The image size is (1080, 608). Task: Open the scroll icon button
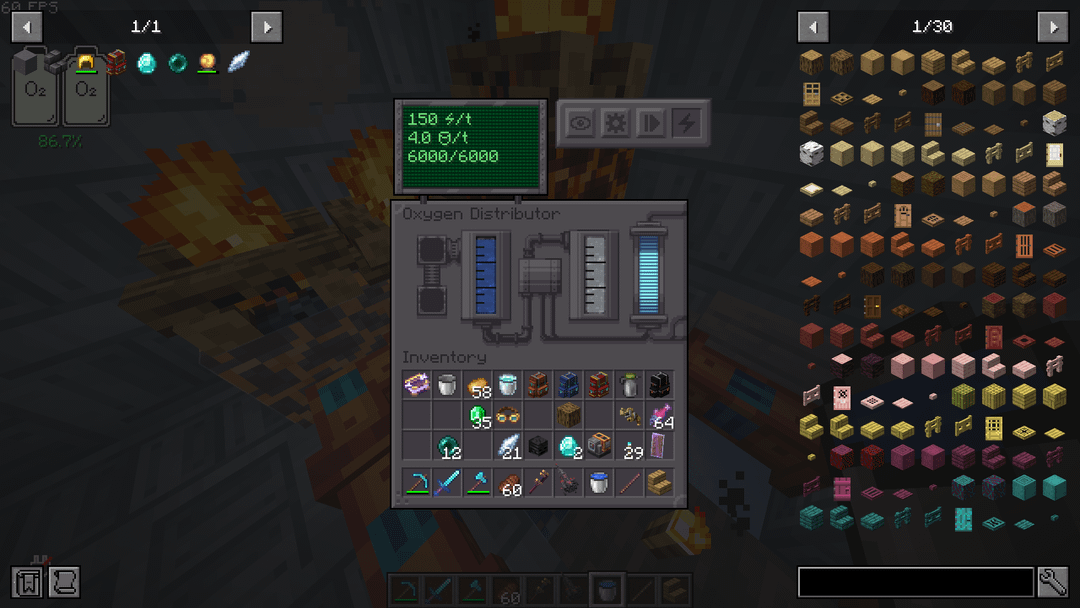click(63, 582)
